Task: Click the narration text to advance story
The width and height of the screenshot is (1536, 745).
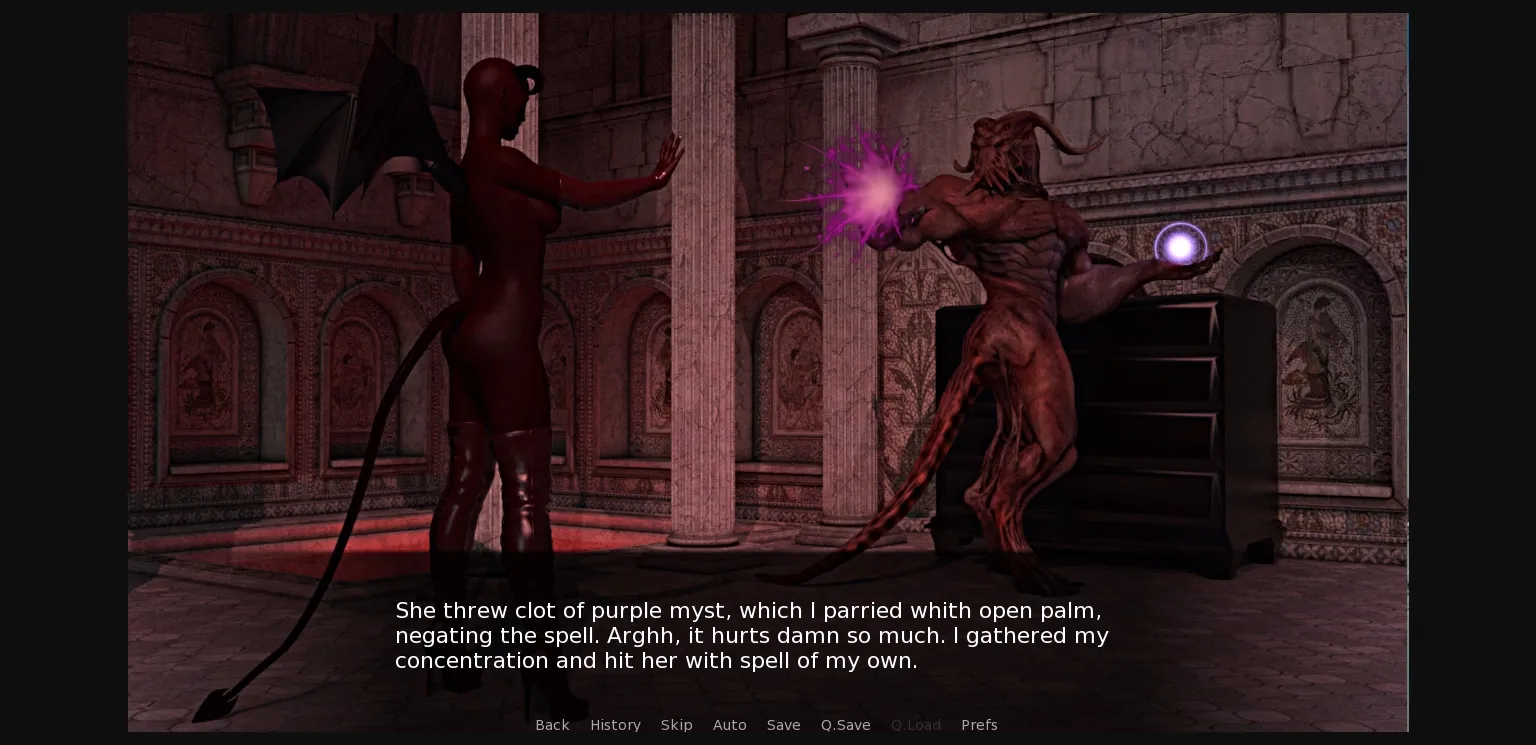Action: pos(751,635)
